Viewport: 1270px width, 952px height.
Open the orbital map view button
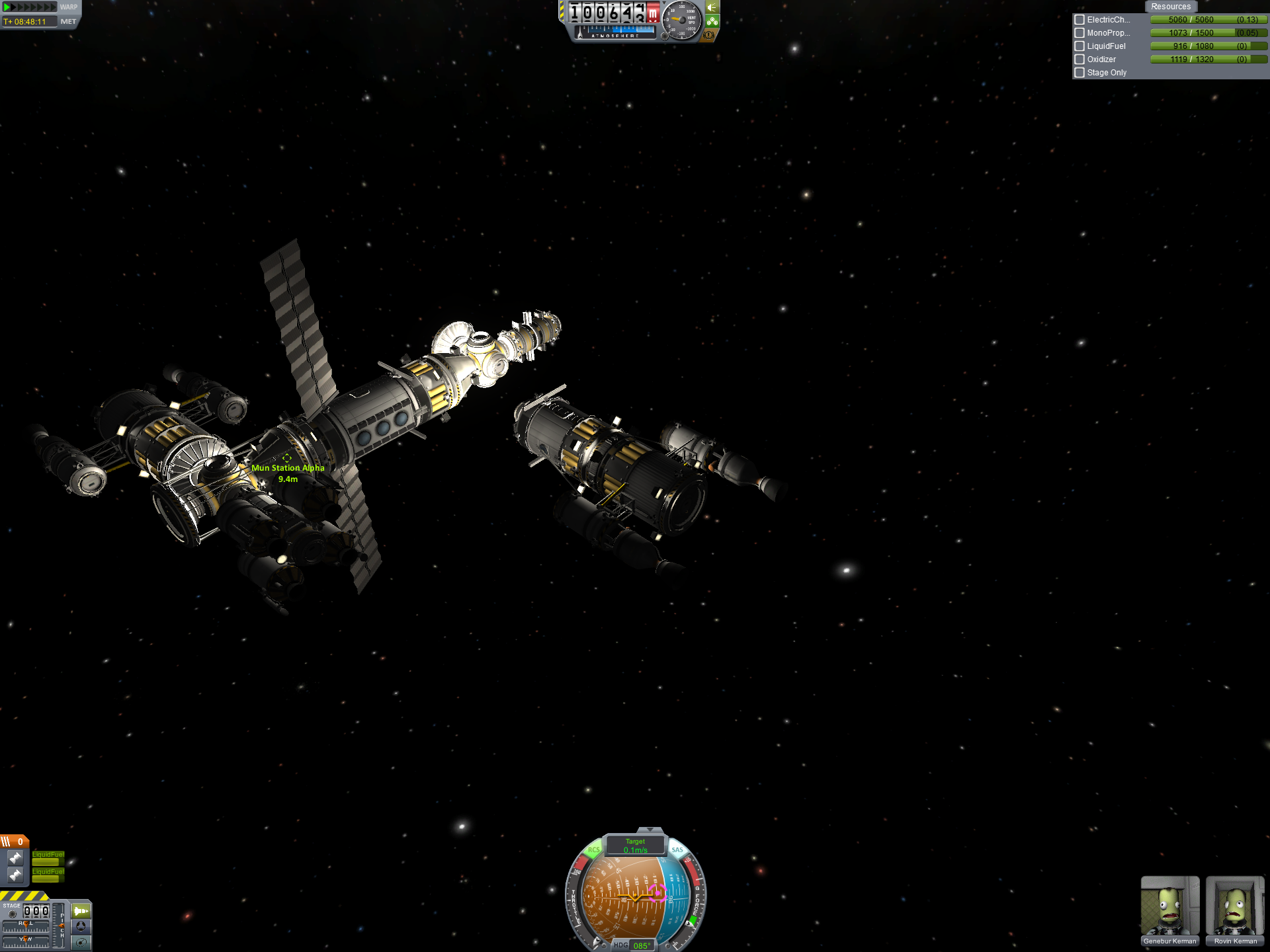tap(81, 943)
